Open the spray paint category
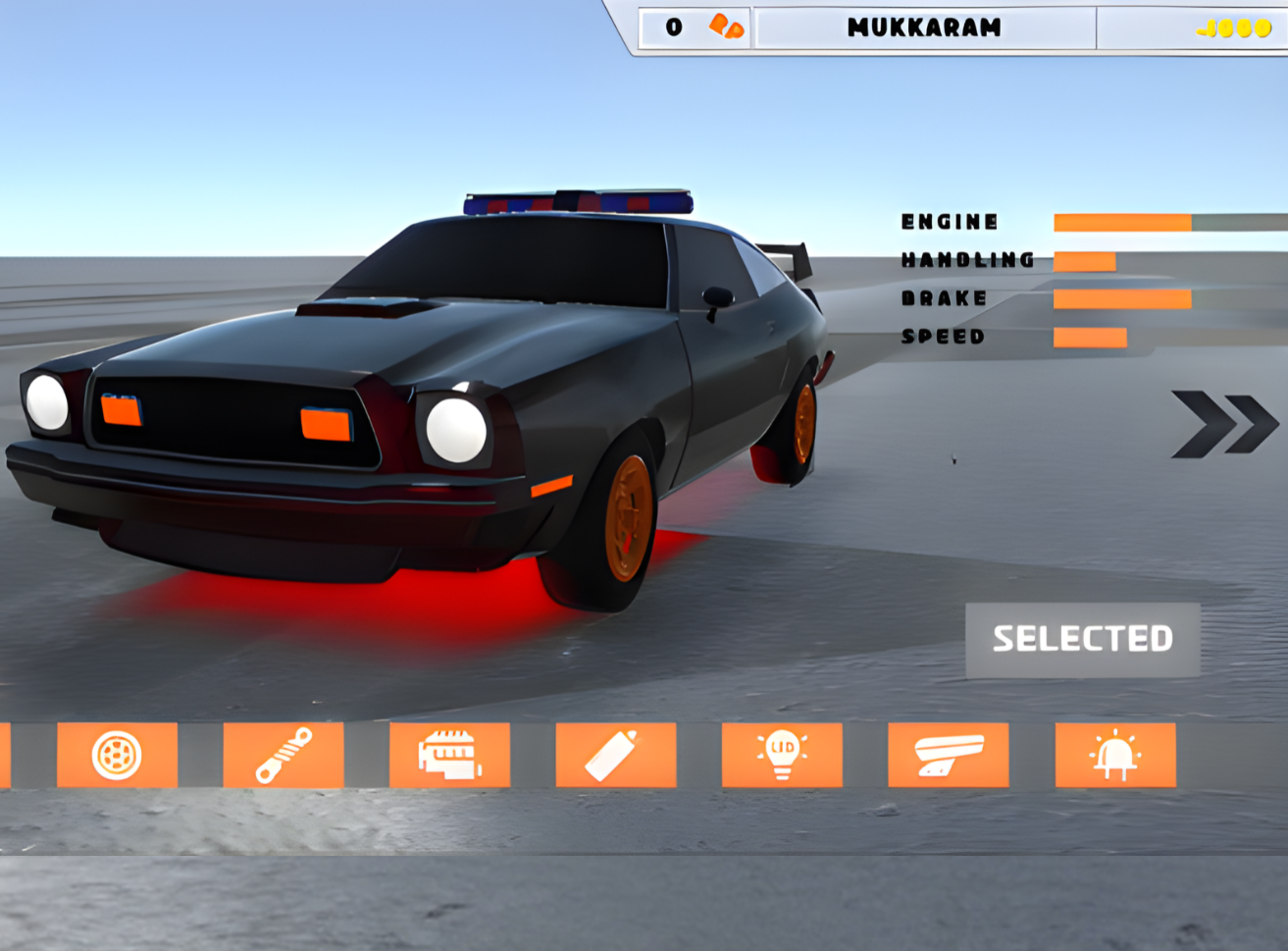 [615, 755]
